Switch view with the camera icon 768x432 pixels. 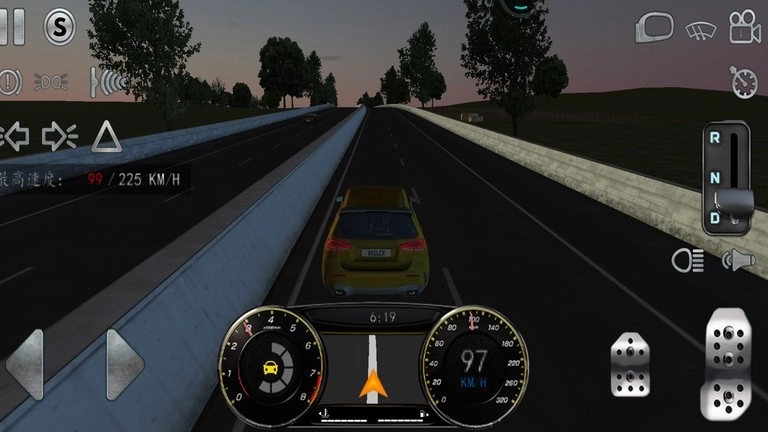coord(743,28)
